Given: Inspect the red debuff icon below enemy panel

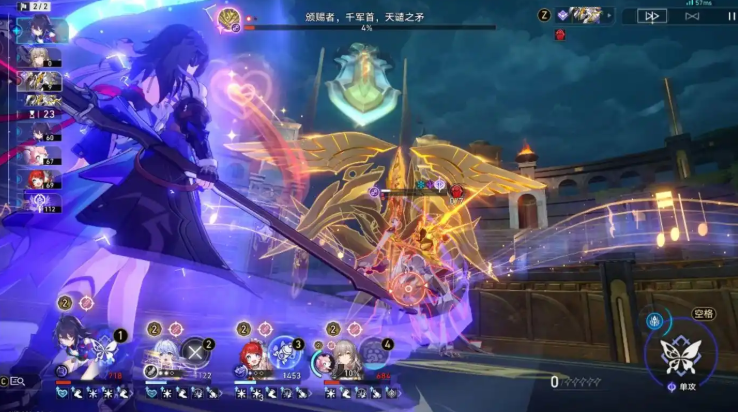Looking at the screenshot, I should click(561, 34).
